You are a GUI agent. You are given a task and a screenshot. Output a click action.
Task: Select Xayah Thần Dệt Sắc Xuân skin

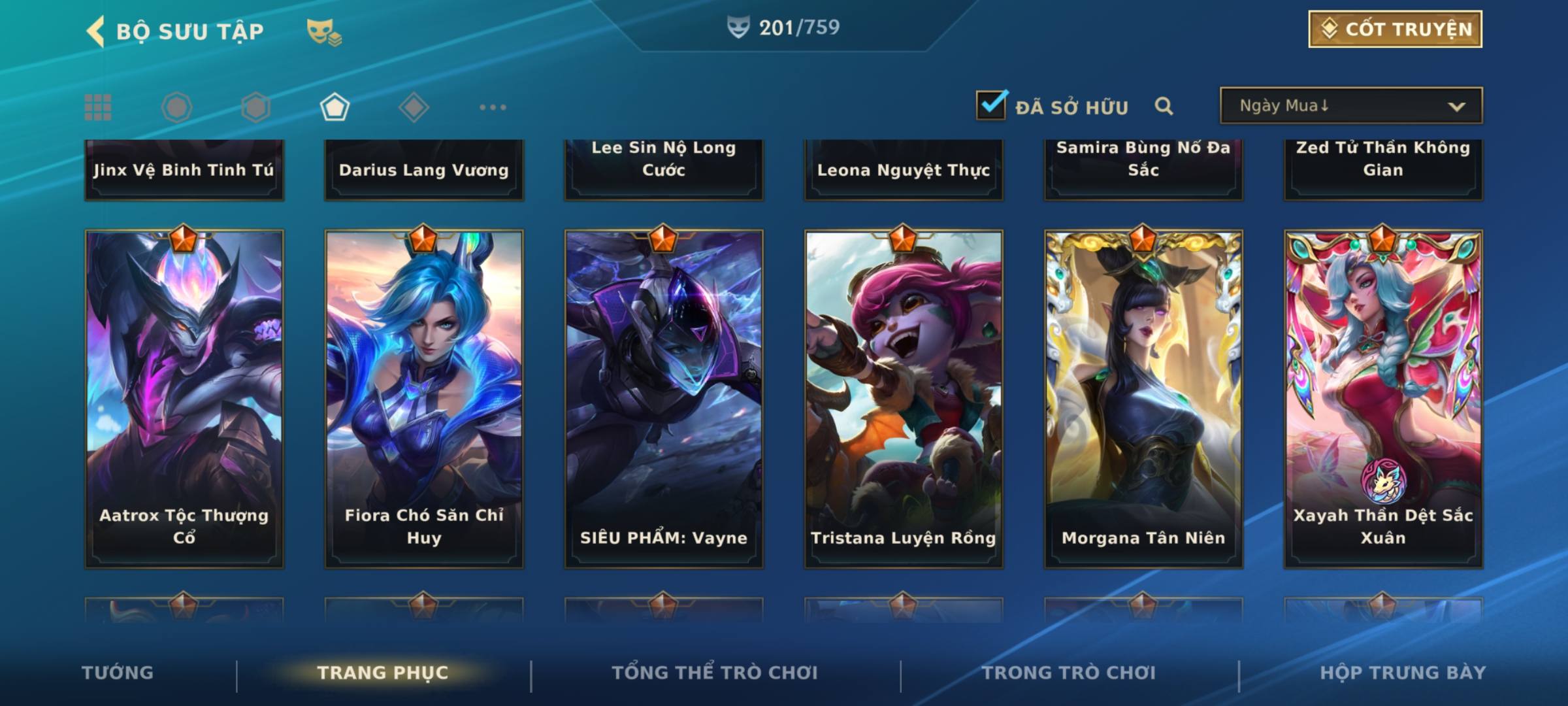1383,399
